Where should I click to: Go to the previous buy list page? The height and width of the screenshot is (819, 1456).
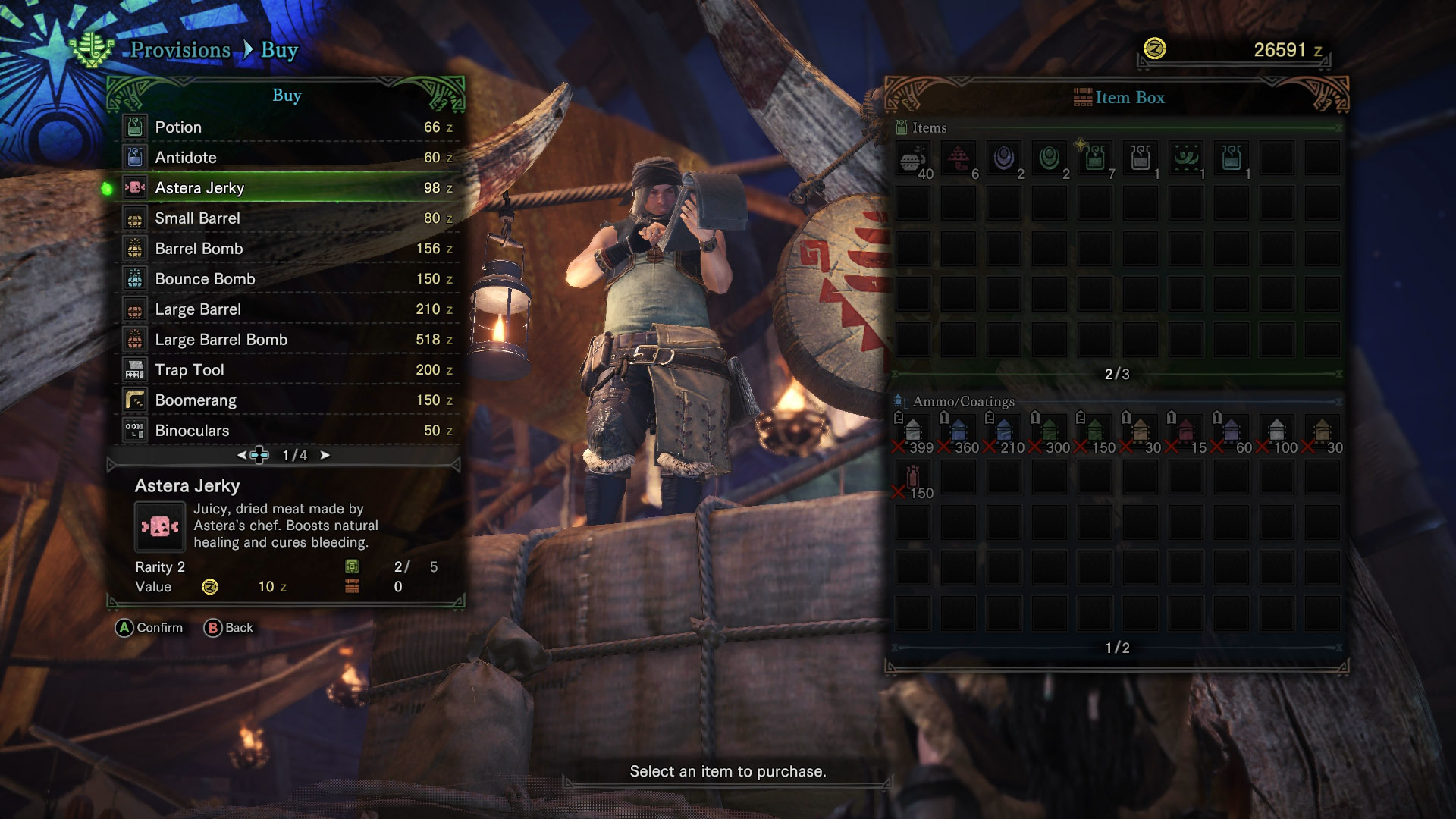(241, 455)
